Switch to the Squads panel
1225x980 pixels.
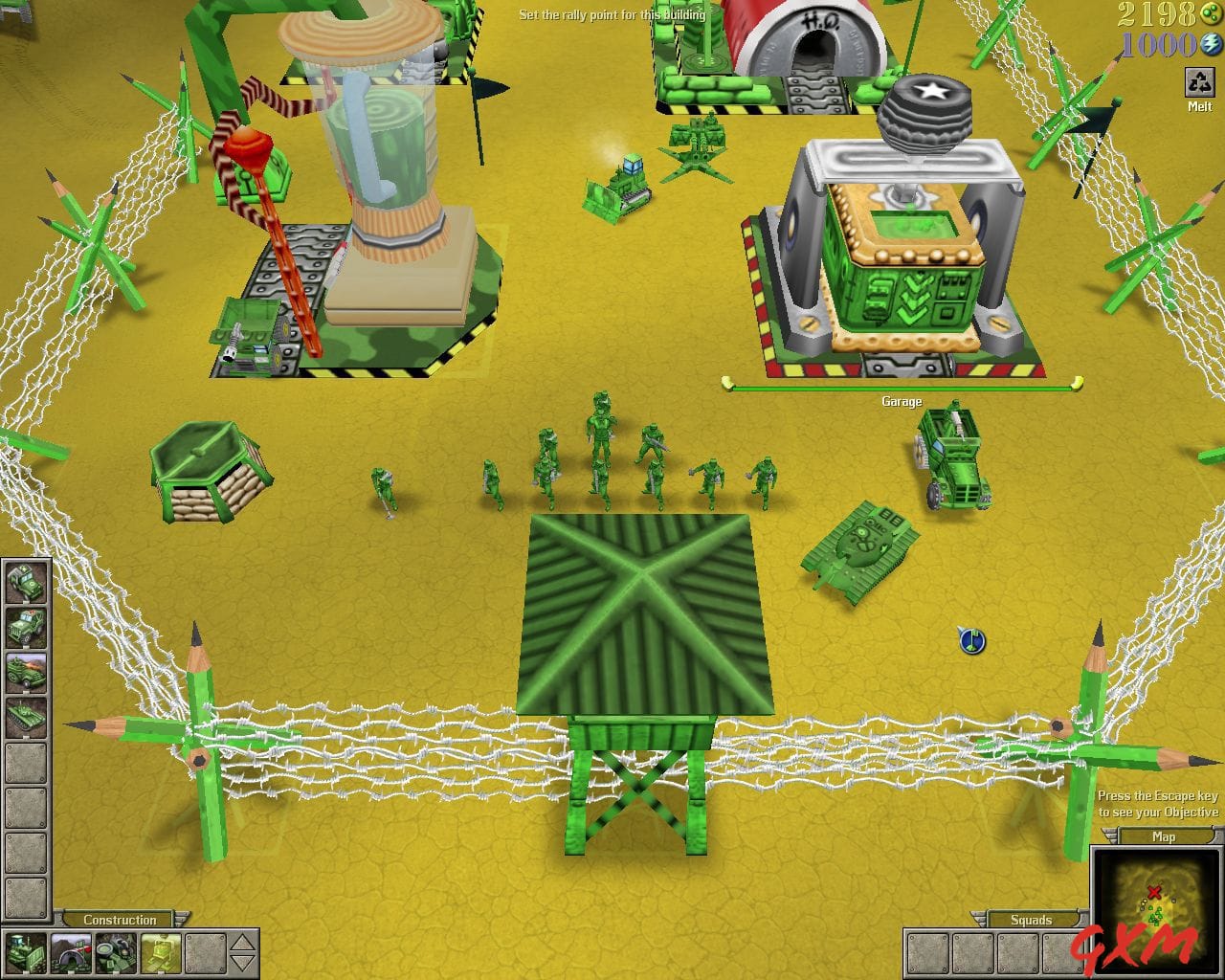(1030, 920)
